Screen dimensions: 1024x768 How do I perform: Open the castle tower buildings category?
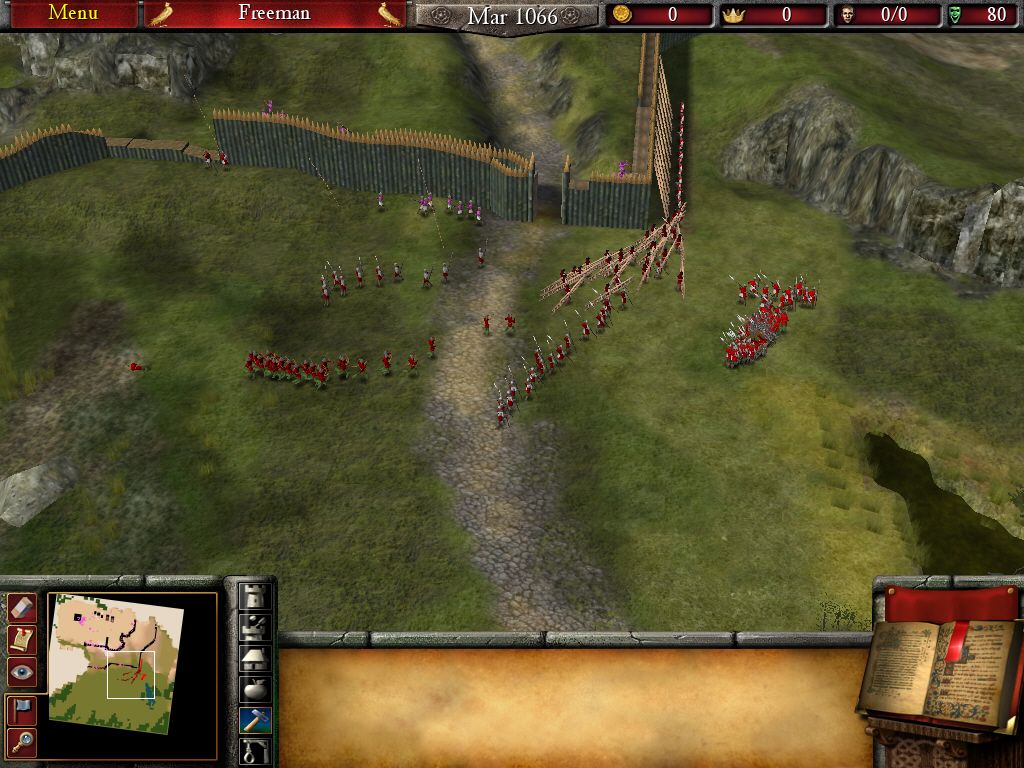click(x=256, y=596)
